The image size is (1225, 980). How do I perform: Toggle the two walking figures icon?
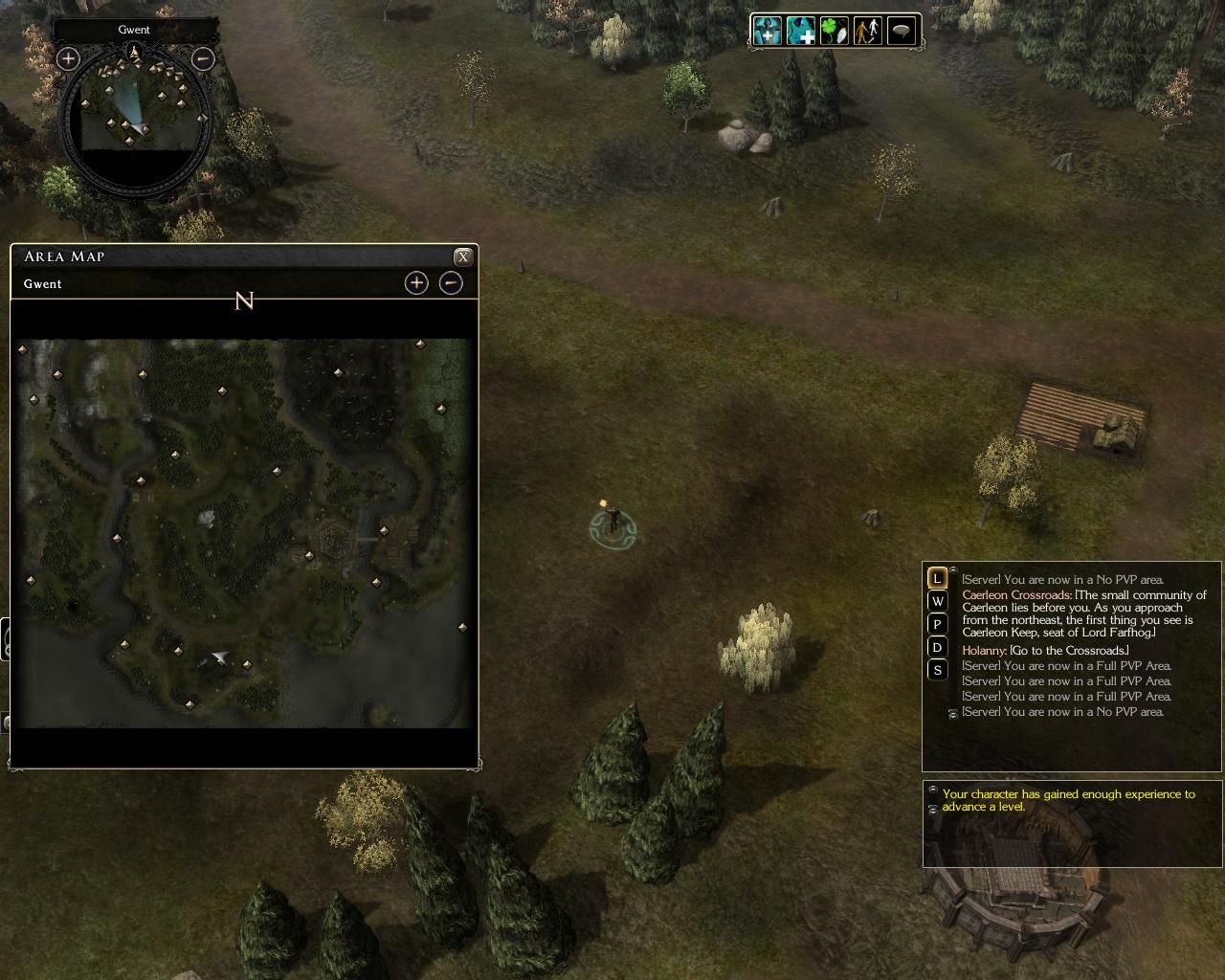coord(868,31)
